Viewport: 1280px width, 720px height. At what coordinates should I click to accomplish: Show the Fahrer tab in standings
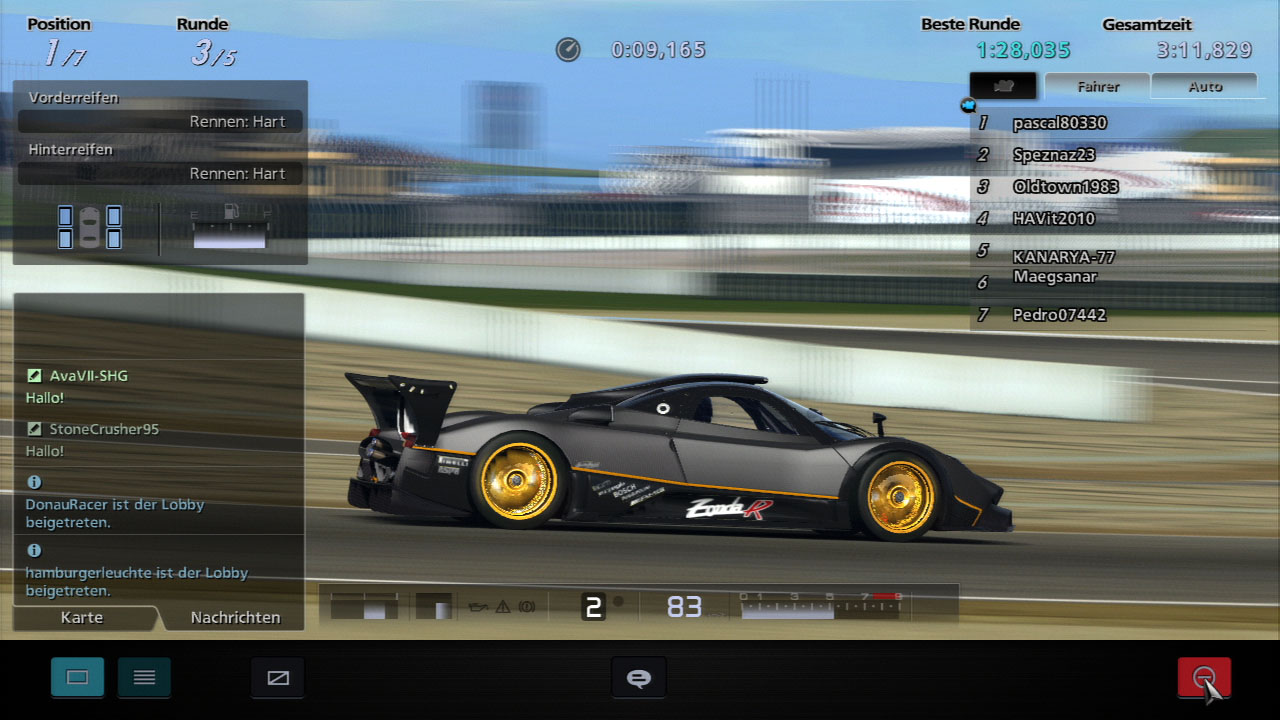(1098, 86)
